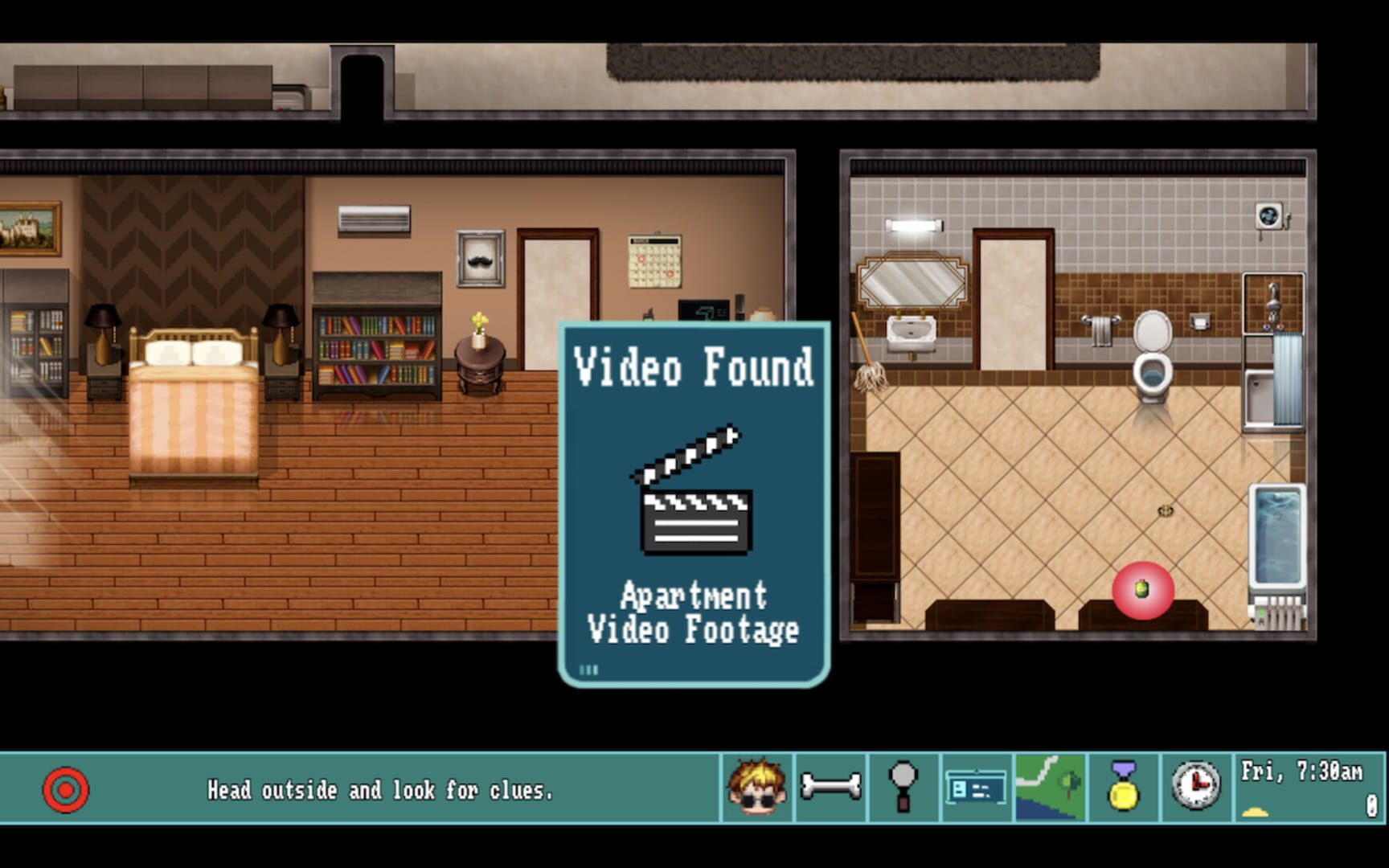This screenshot has width=1389, height=868.
Task: Click the clock icon in the toolbar
Action: point(1195,788)
